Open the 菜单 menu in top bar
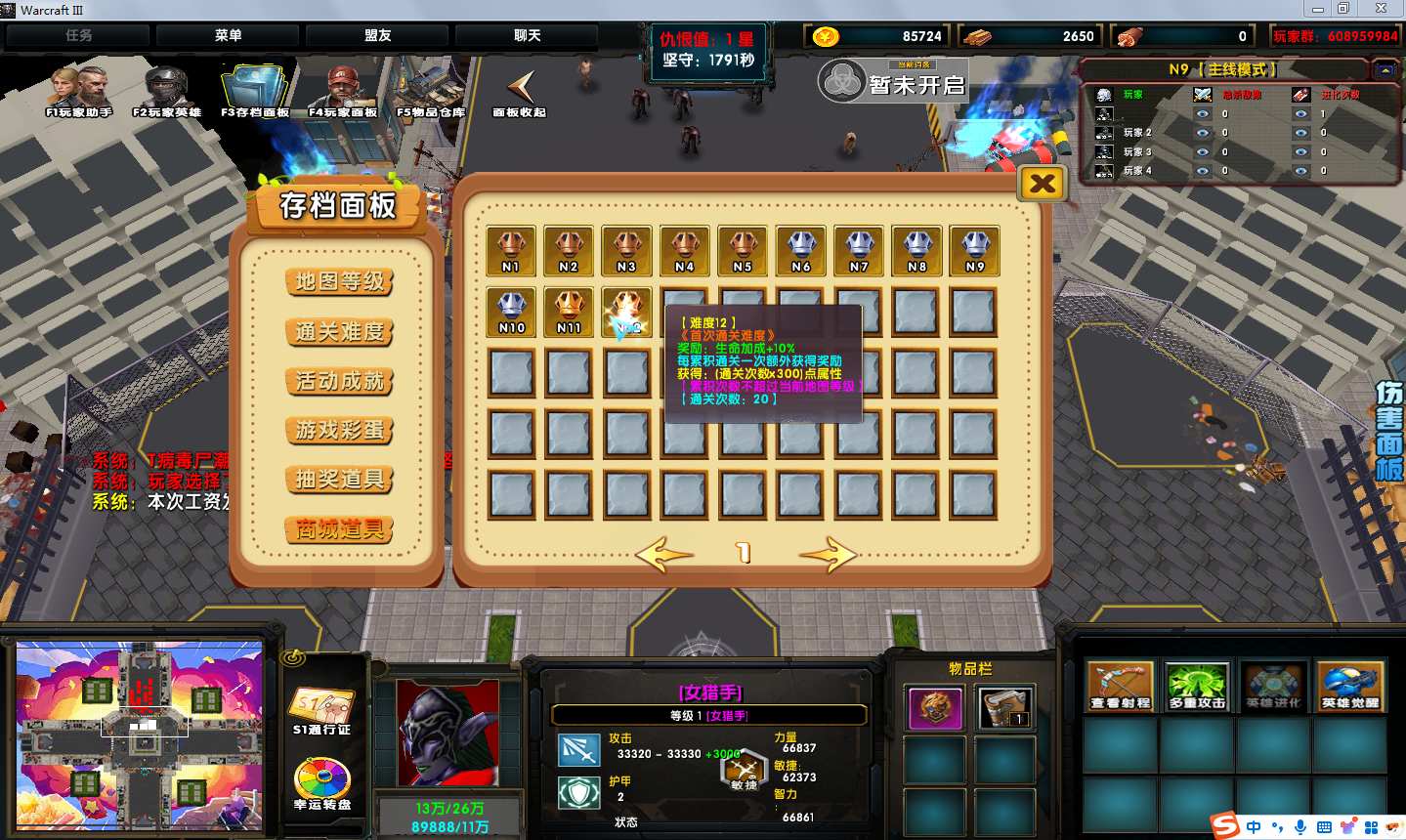Viewport: 1406px width, 840px height. (x=228, y=35)
